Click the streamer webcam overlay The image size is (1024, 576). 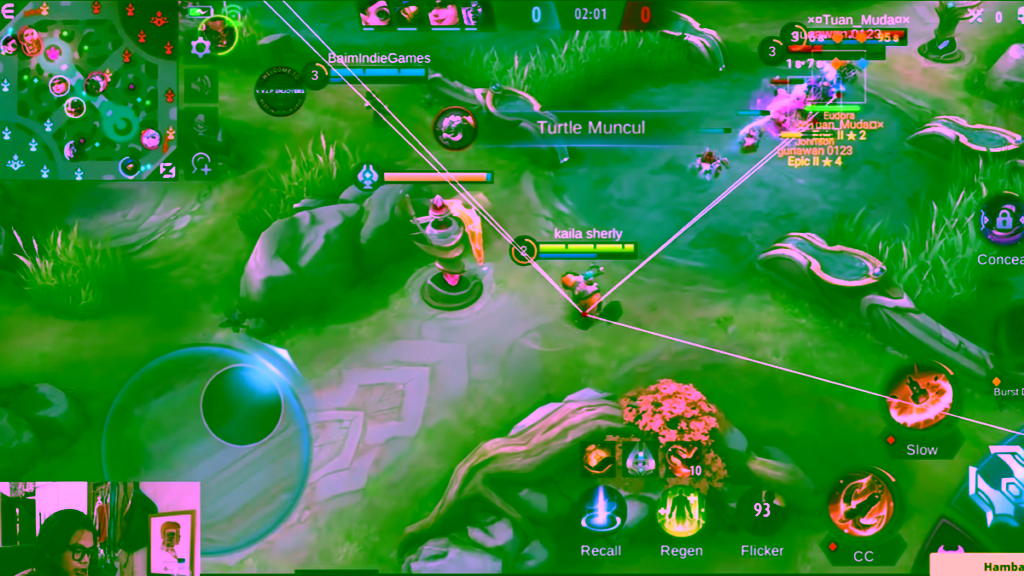coord(99,528)
